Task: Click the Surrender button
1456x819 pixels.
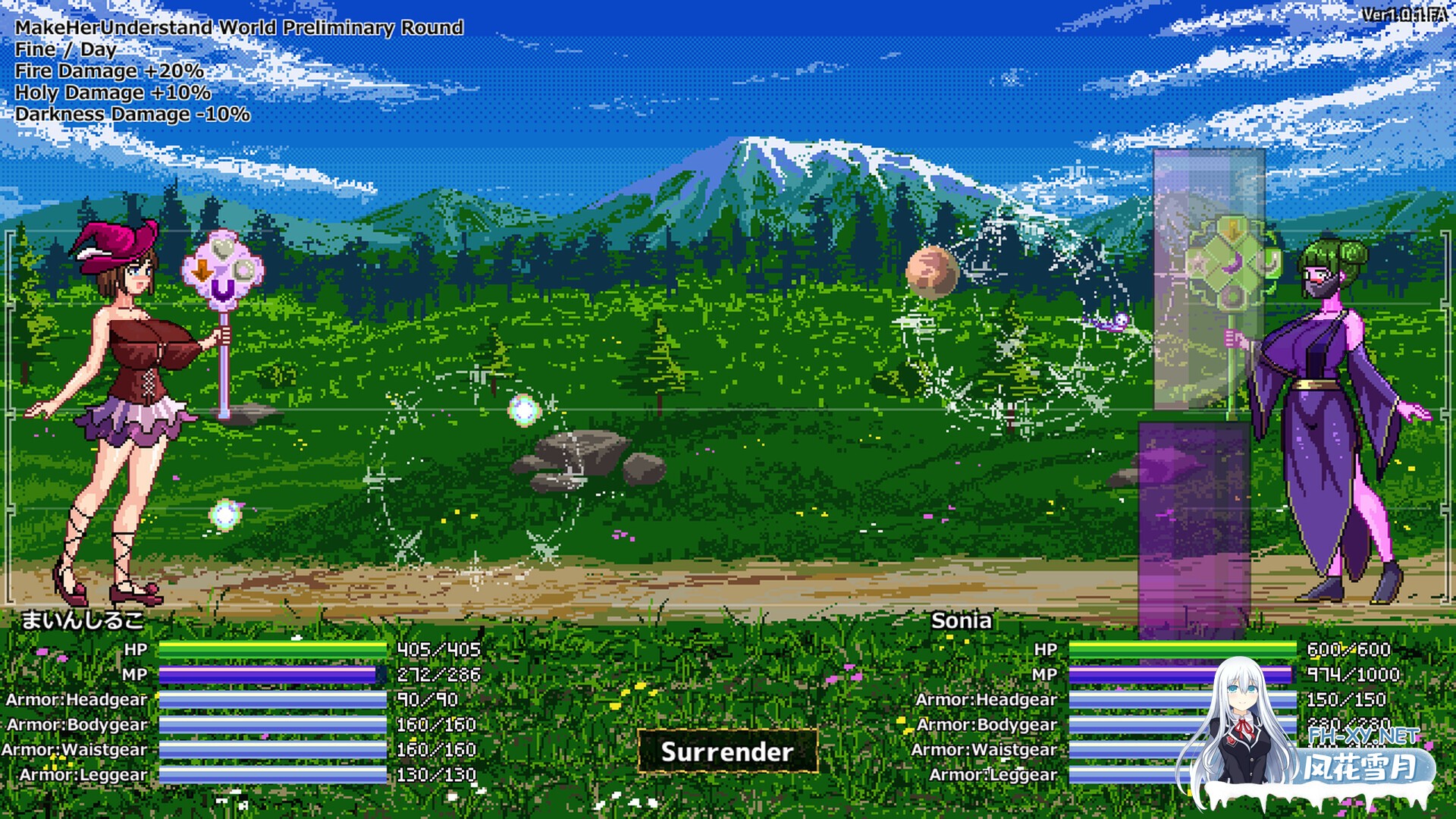Action: tap(727, 752)
